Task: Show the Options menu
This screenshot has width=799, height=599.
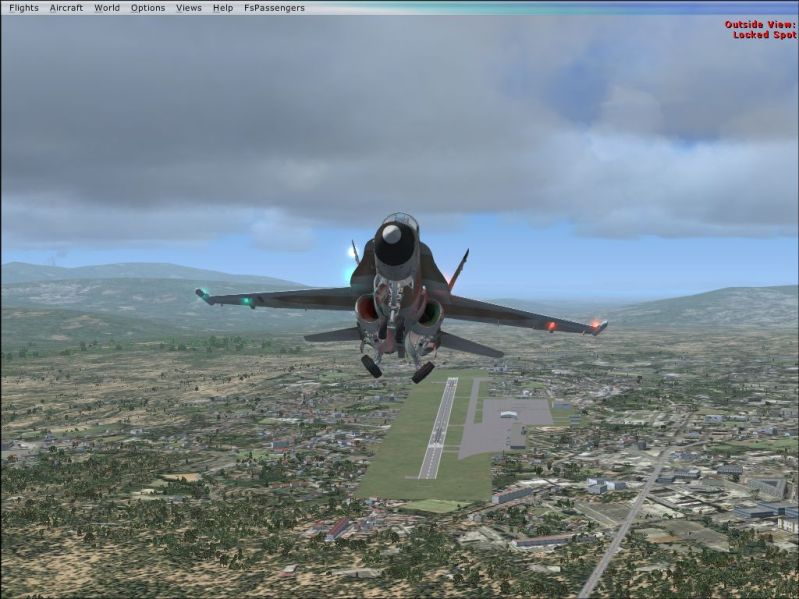Action: coord(148,8)
